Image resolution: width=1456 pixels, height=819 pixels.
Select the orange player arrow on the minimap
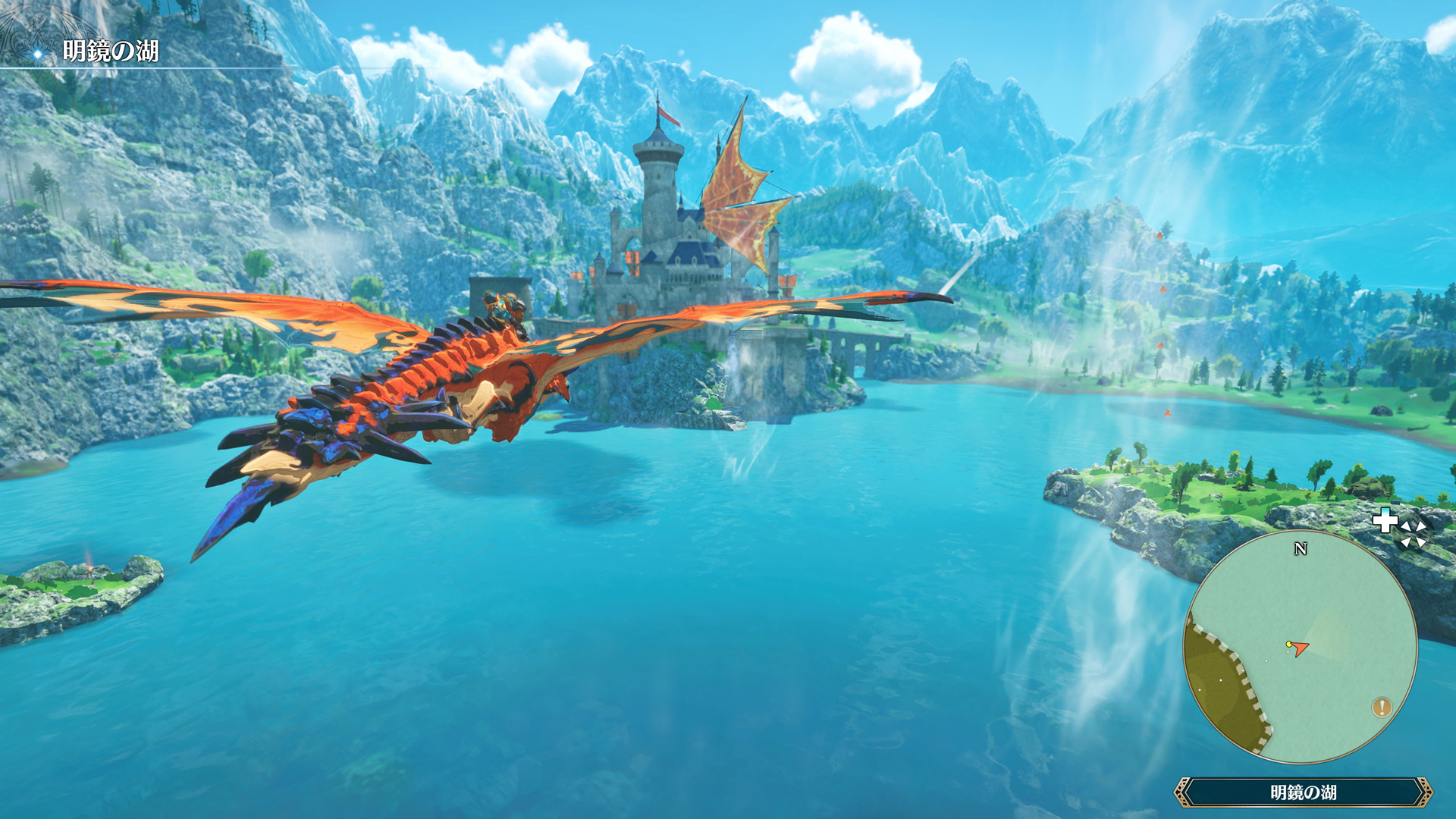point(1300,648)
